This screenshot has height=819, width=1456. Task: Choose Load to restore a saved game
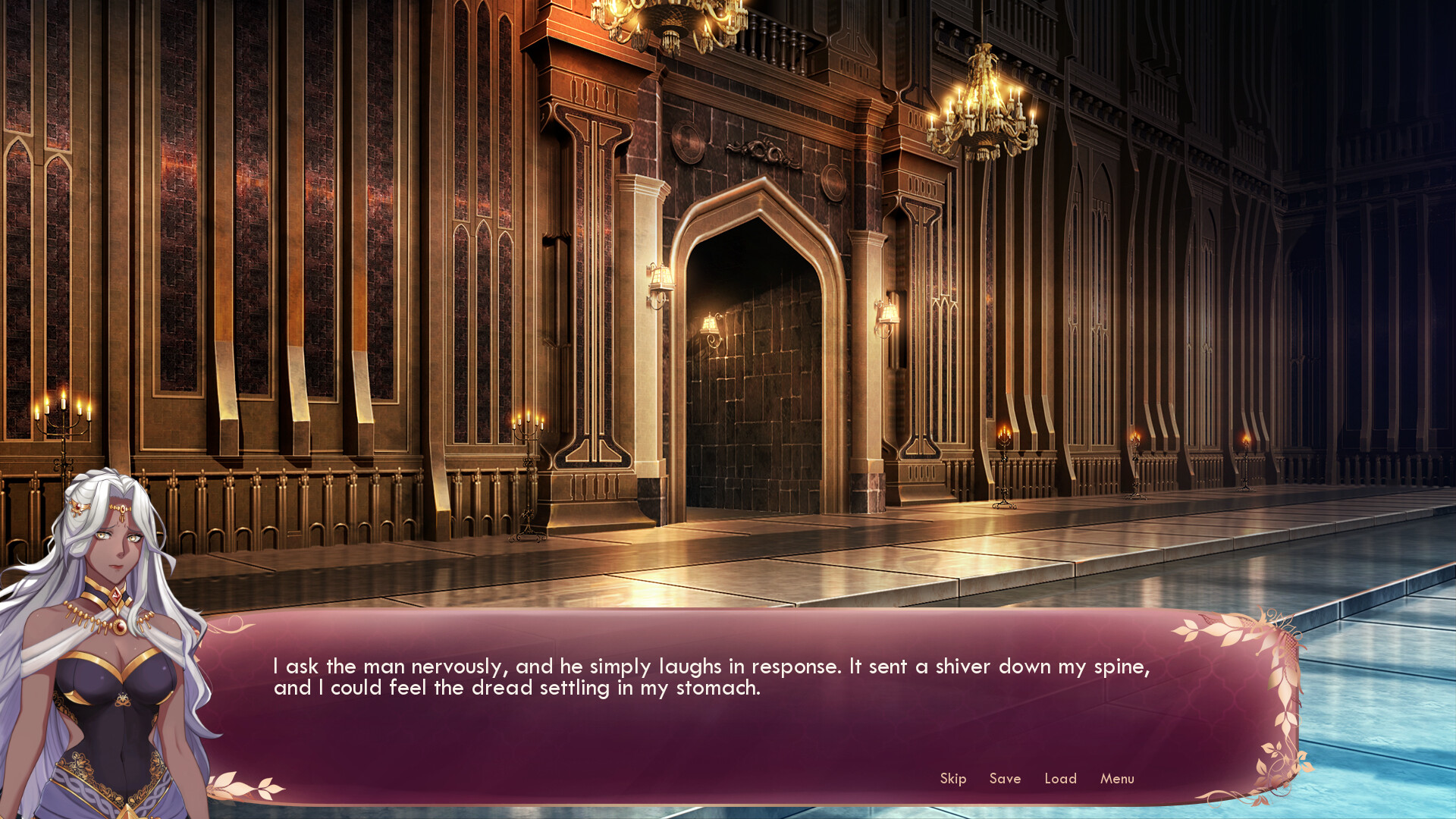tap(1060, 778)
